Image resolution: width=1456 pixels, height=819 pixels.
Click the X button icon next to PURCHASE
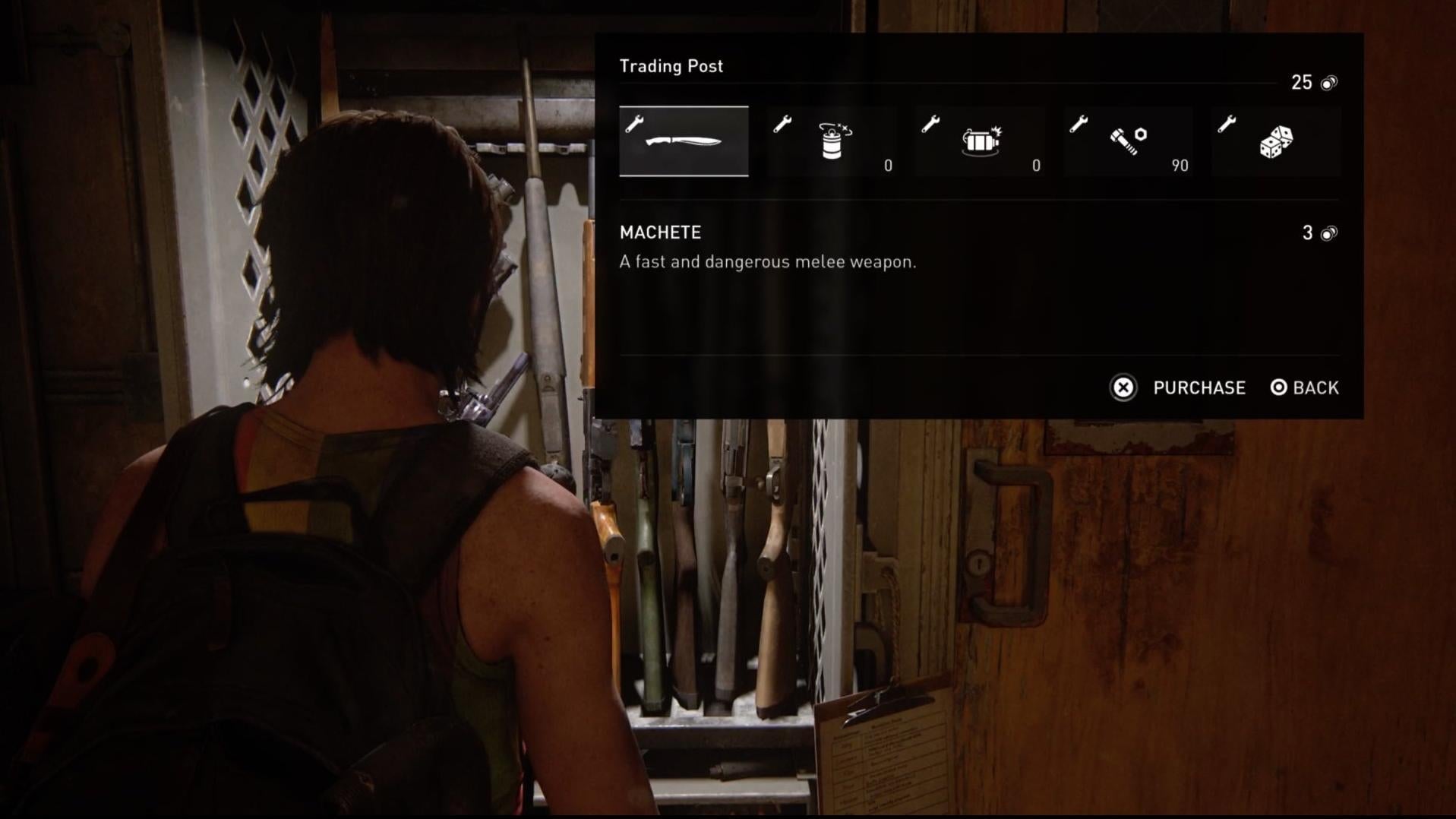coord(1123,388)
